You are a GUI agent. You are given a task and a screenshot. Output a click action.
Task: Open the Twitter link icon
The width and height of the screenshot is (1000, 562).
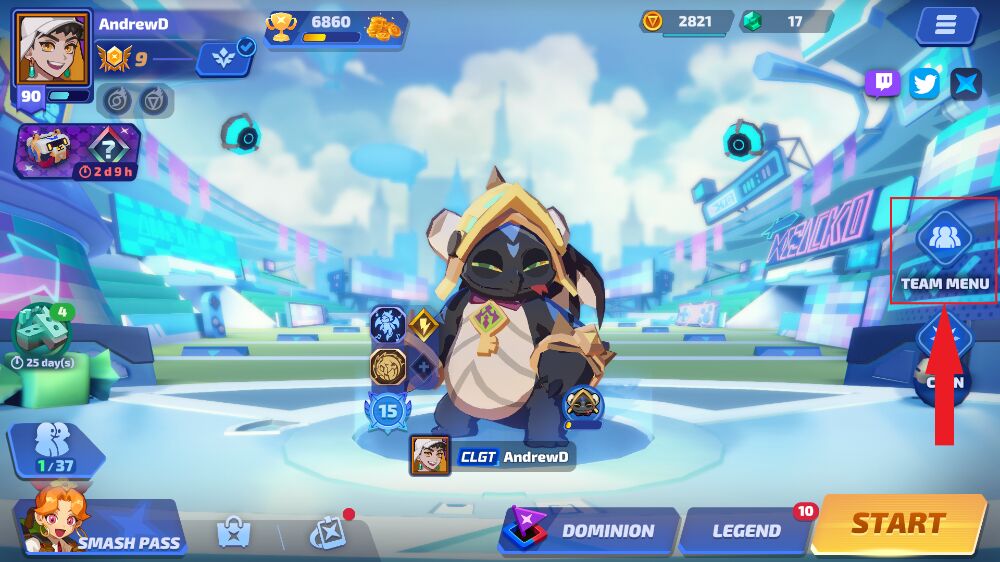click(925, 83)
